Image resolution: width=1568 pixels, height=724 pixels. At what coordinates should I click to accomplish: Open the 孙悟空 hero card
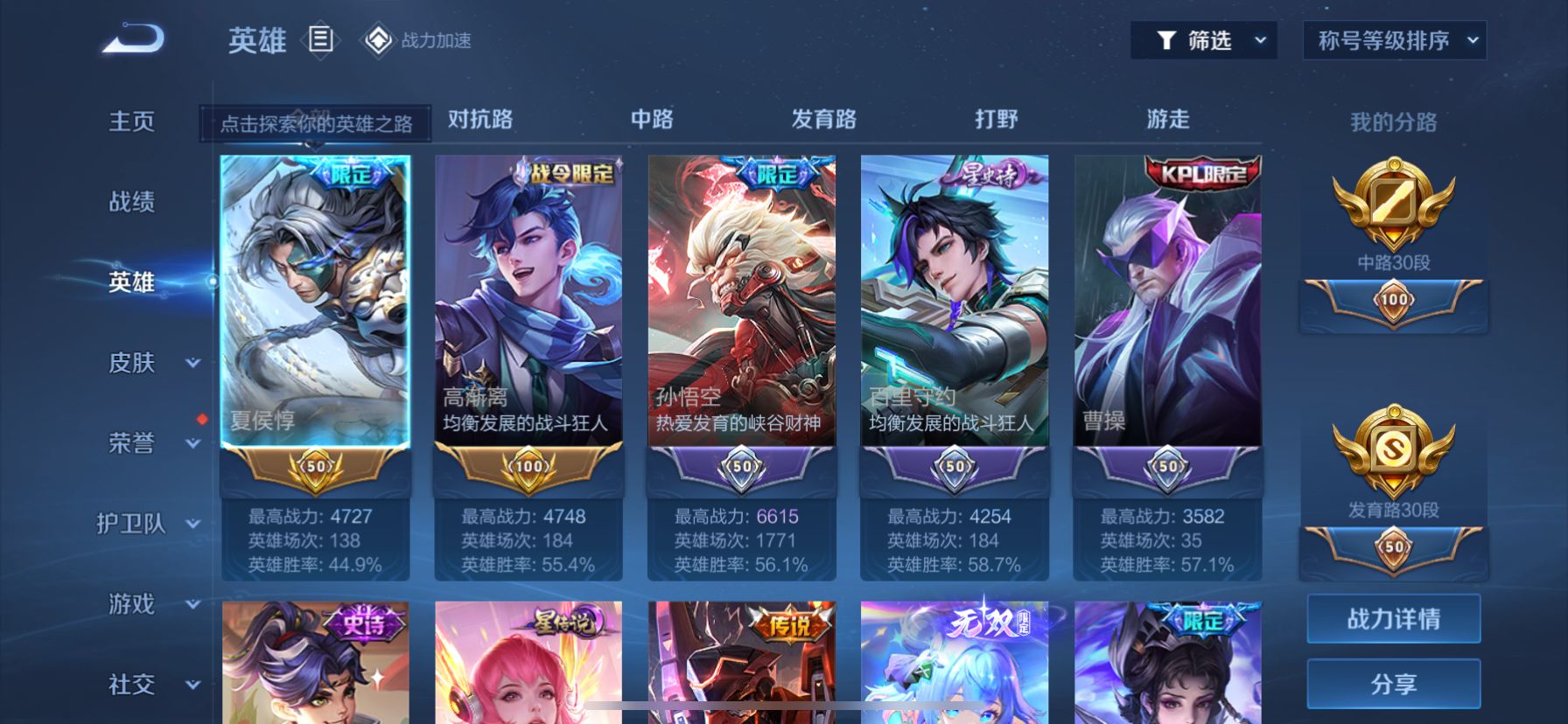tap(741, 302)
